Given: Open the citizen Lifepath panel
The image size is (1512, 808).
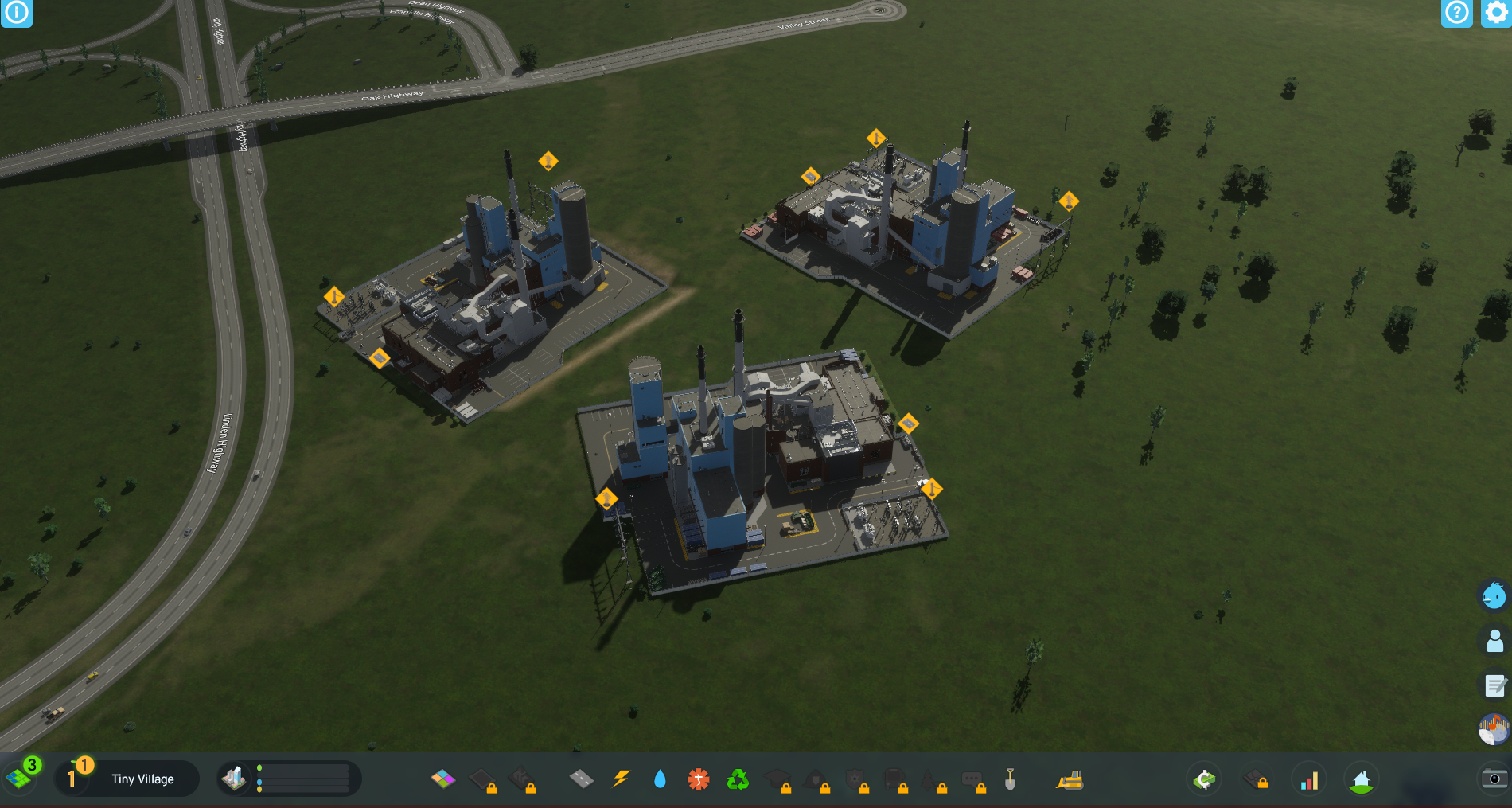Looking at the screenshot, I should [1494, 639].
